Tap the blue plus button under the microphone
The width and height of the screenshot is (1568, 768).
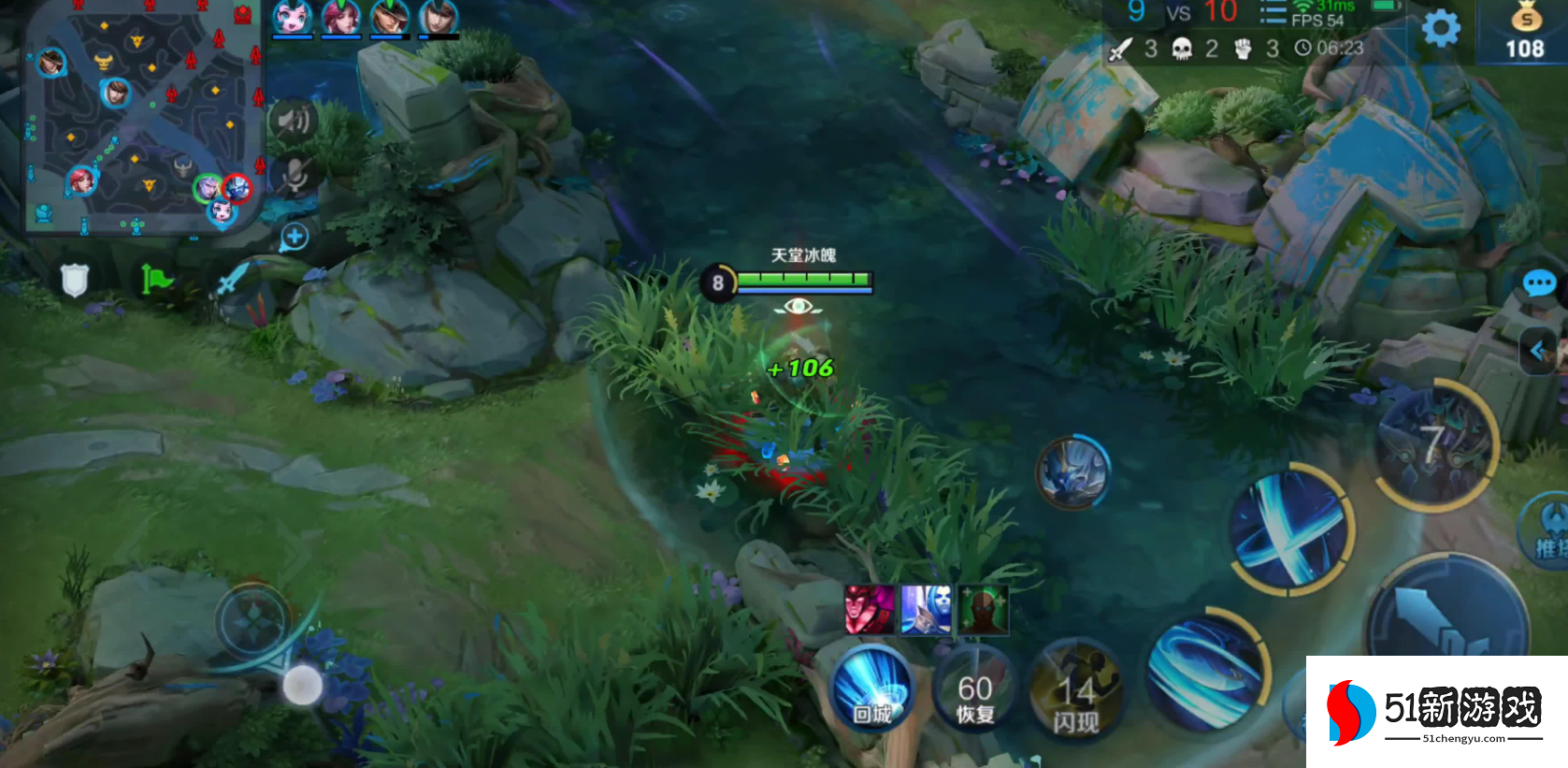[x=295, y=237]
